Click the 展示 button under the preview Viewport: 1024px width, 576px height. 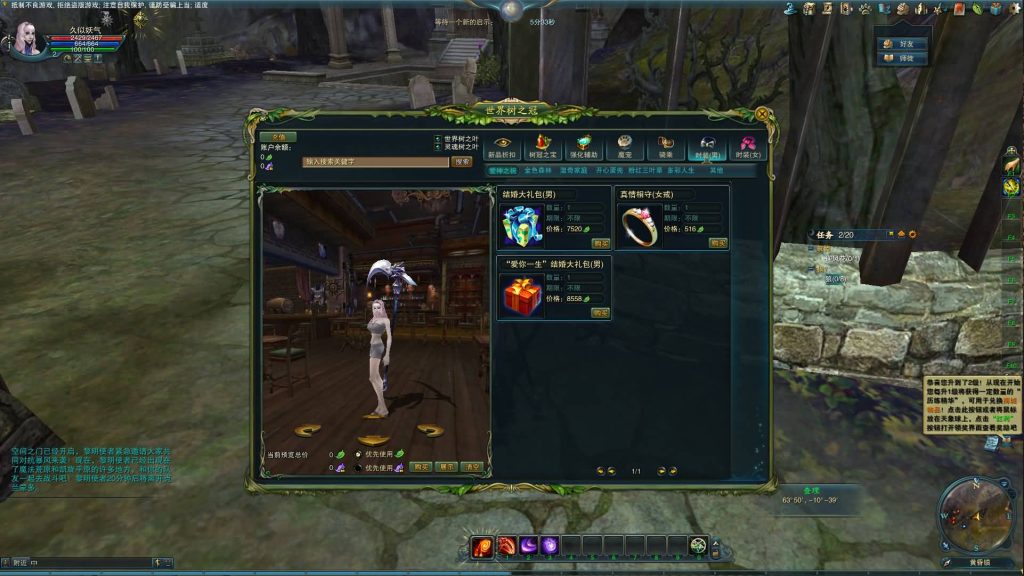tap(446, 467)
